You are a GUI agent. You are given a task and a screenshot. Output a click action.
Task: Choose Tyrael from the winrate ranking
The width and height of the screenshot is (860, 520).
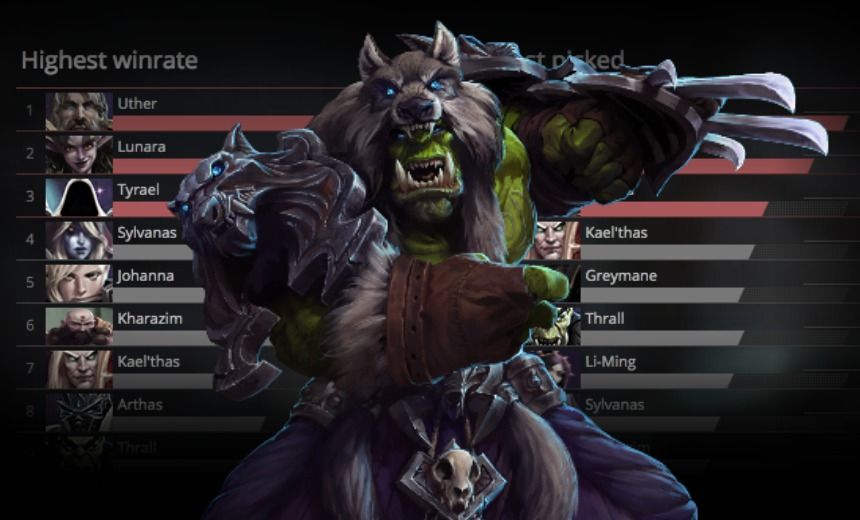[x=138, y=189]
